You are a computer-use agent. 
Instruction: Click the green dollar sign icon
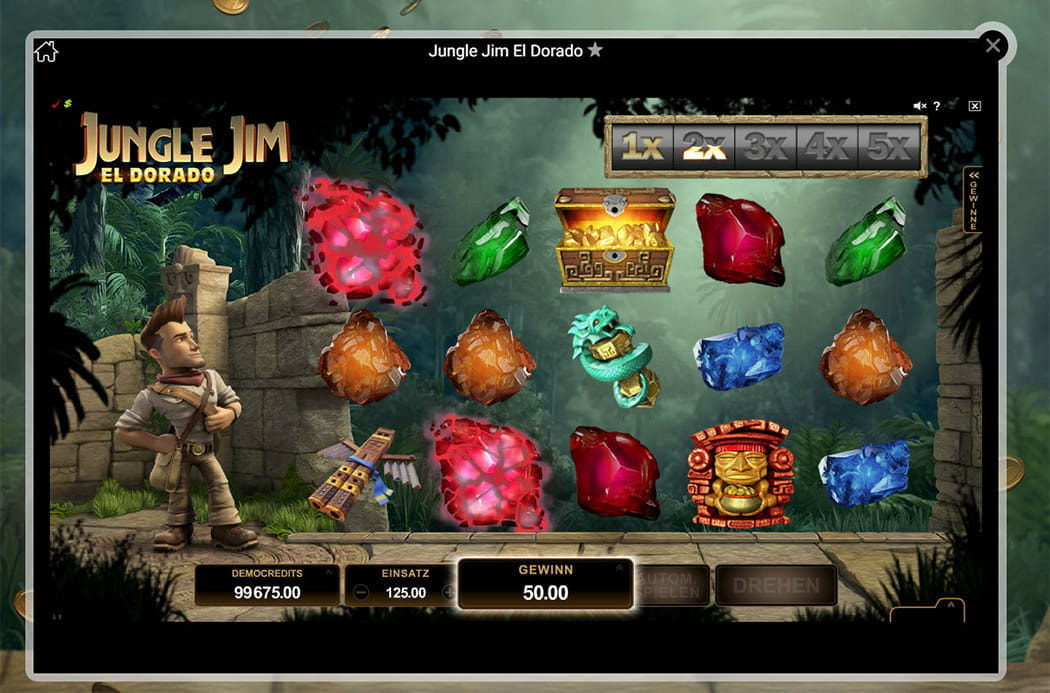coord(68,103)
